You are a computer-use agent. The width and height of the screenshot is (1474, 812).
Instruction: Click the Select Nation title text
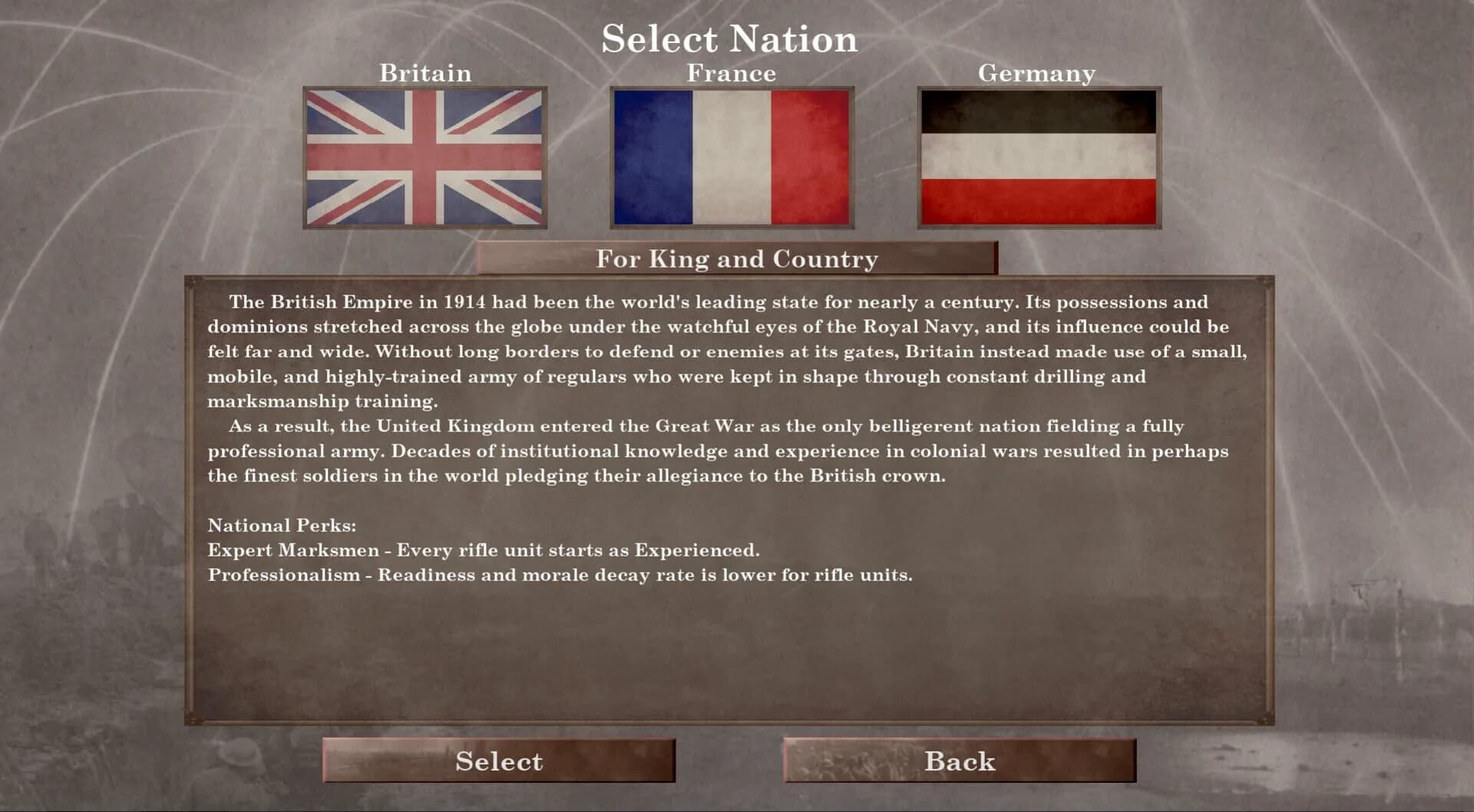pos(729,38)
